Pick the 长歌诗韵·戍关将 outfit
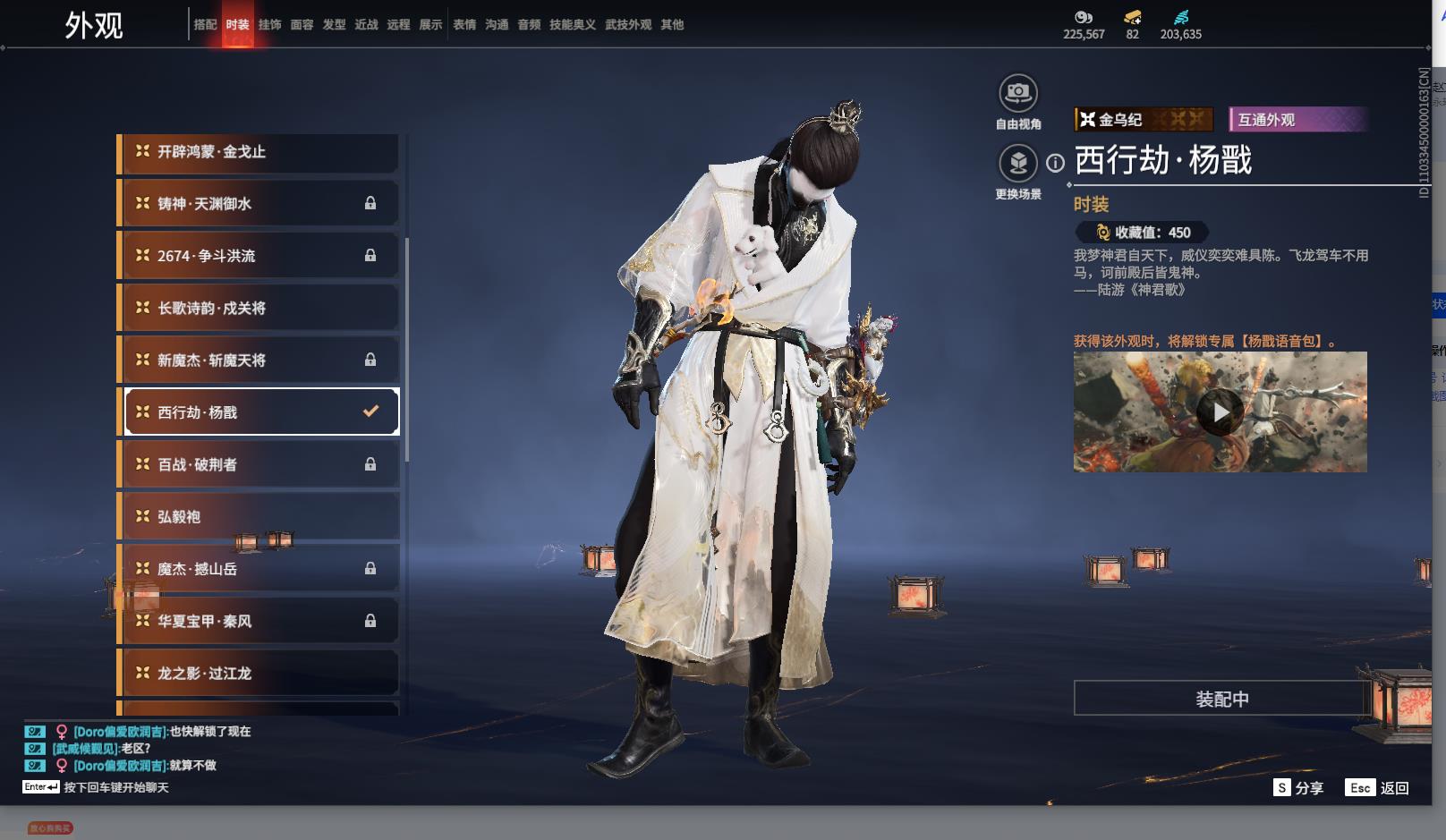Image resolution: width=1446 pixels, height=840 pixels. point(259,308)
